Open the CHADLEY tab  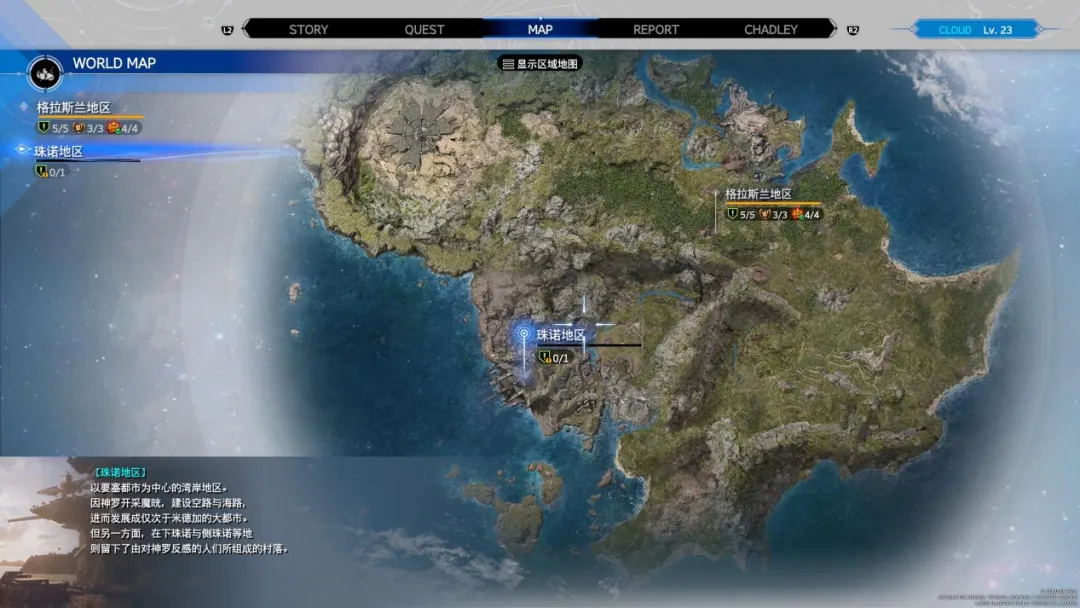[771, 29]
